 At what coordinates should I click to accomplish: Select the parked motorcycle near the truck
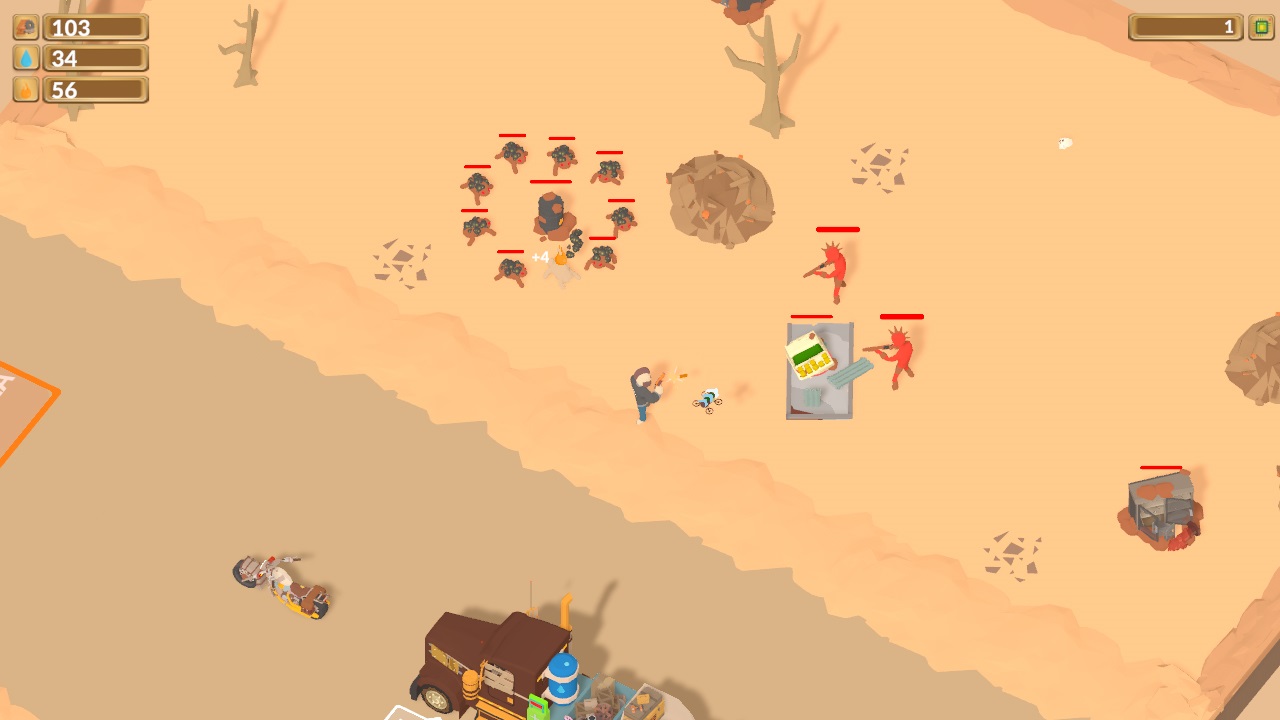[x=283, y=588]
